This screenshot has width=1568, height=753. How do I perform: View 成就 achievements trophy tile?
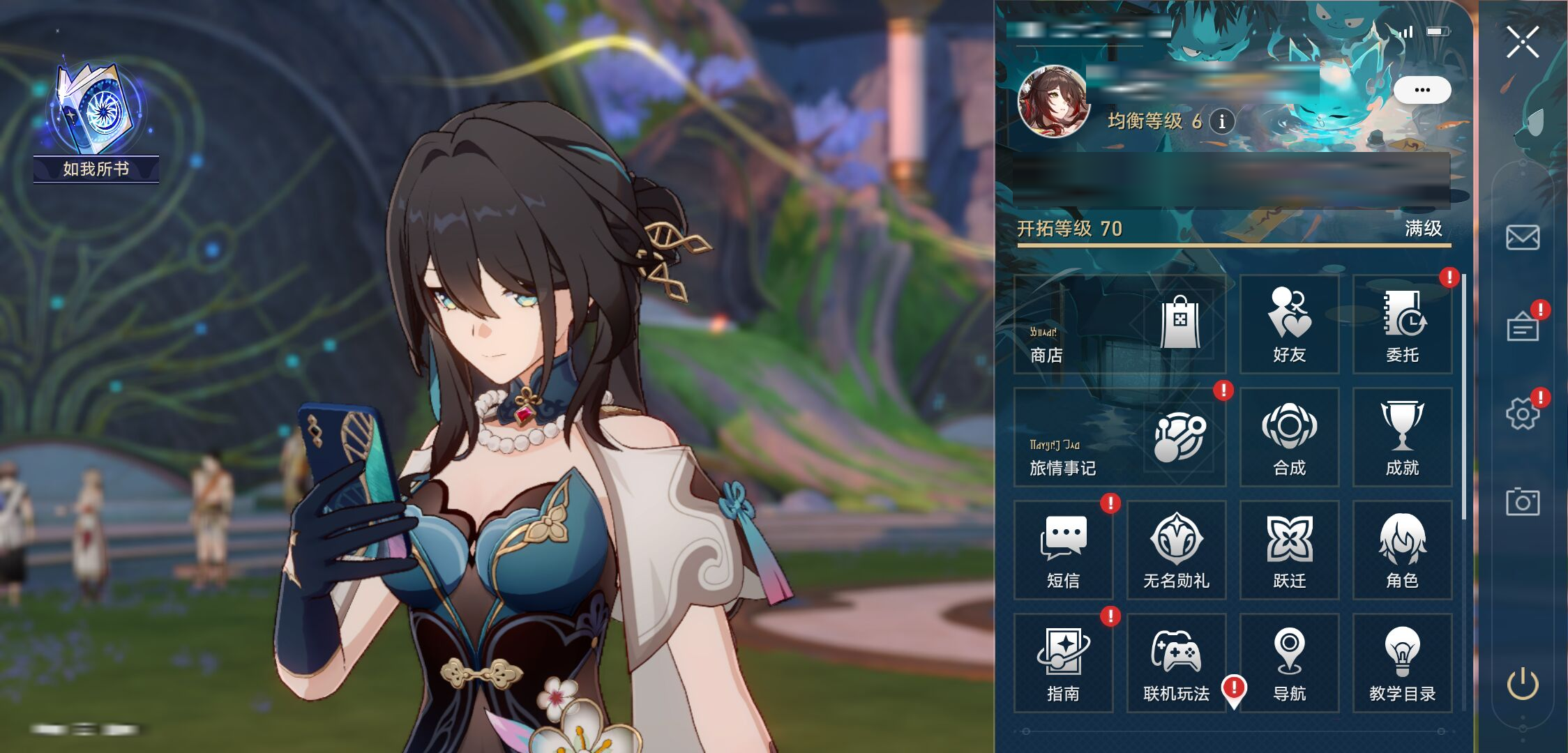[x=1402, y=437]
